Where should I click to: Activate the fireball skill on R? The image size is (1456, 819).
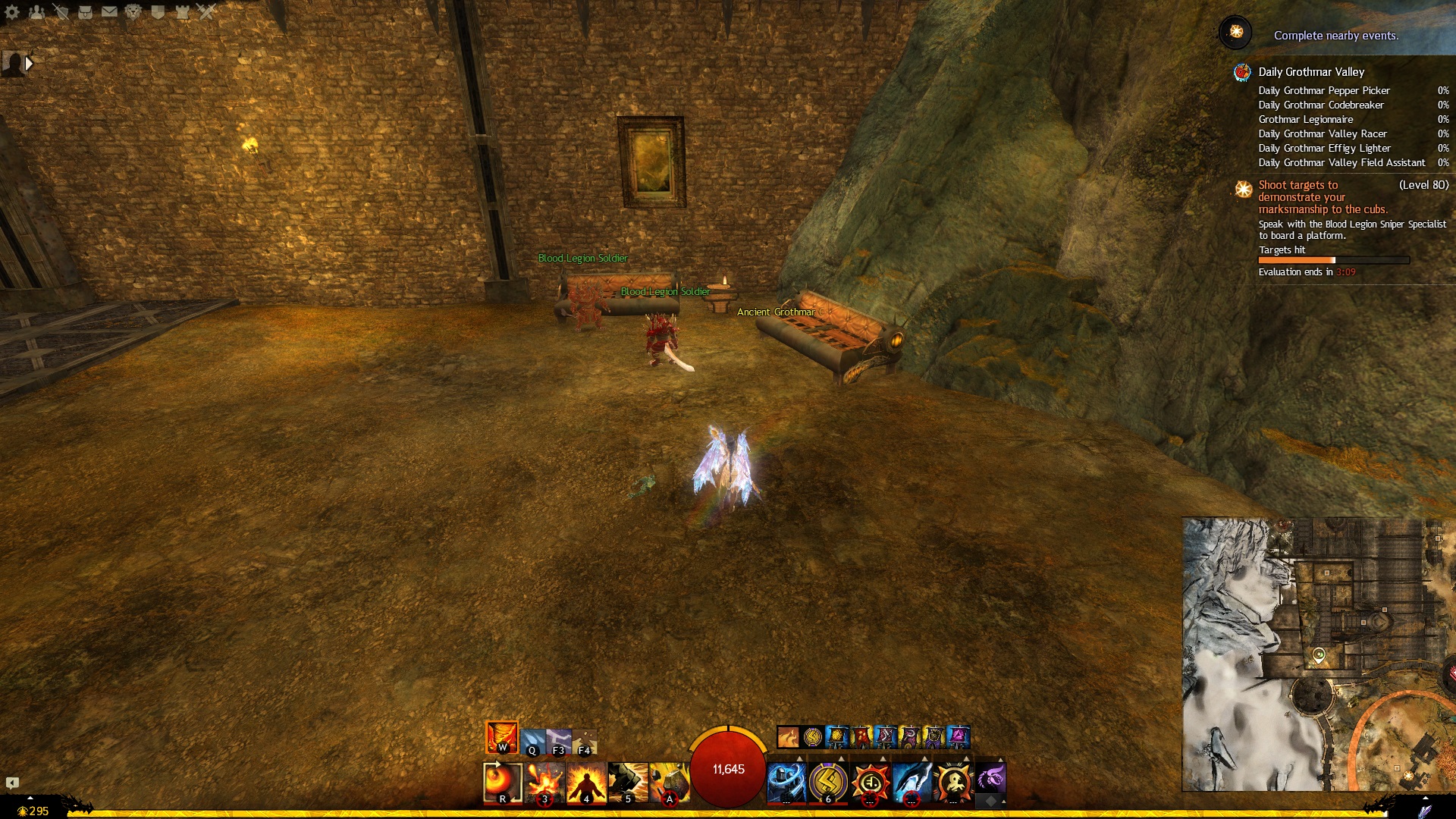pos(502,782)
